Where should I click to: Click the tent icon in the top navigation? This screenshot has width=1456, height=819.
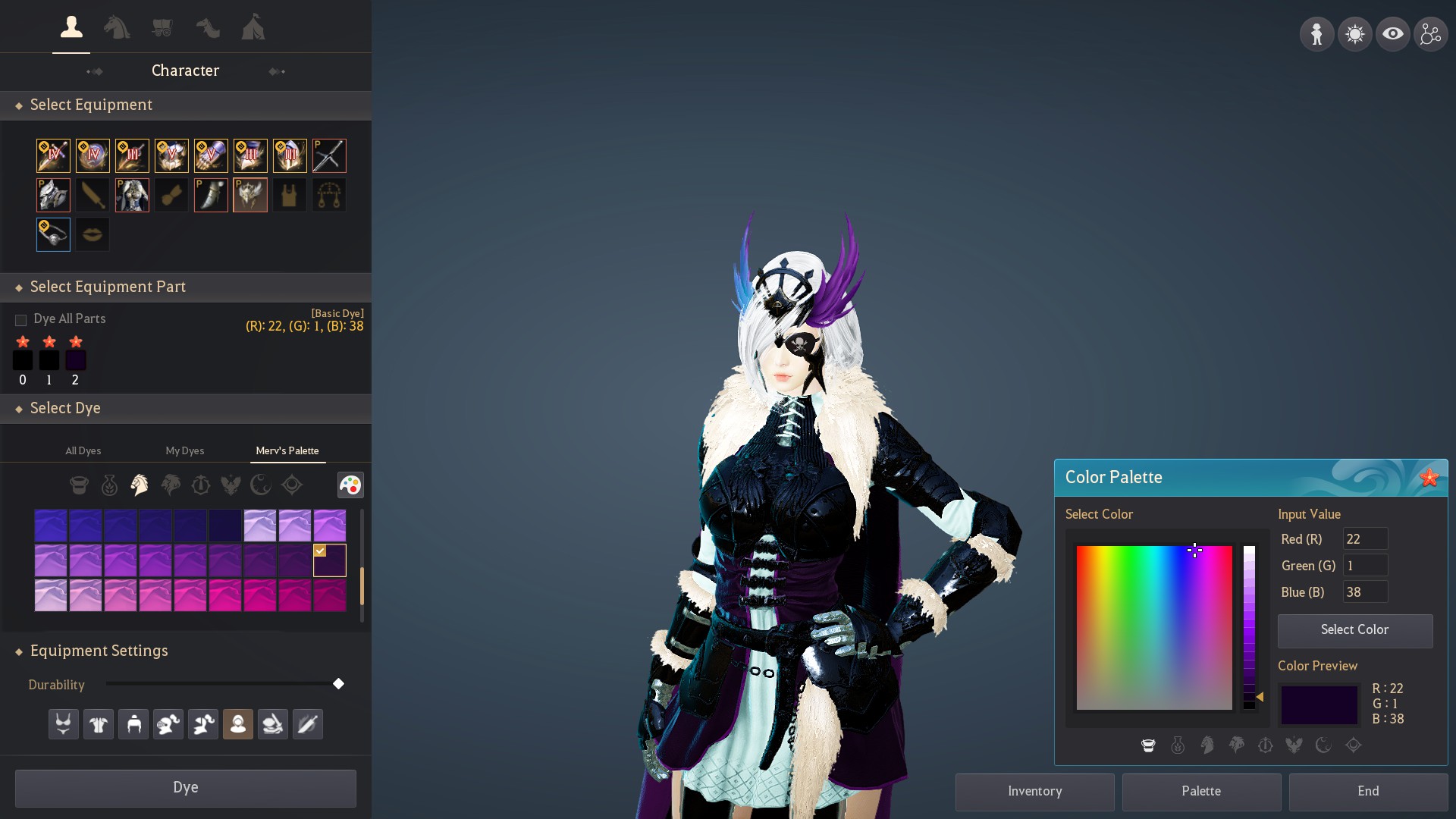(253, 28)
